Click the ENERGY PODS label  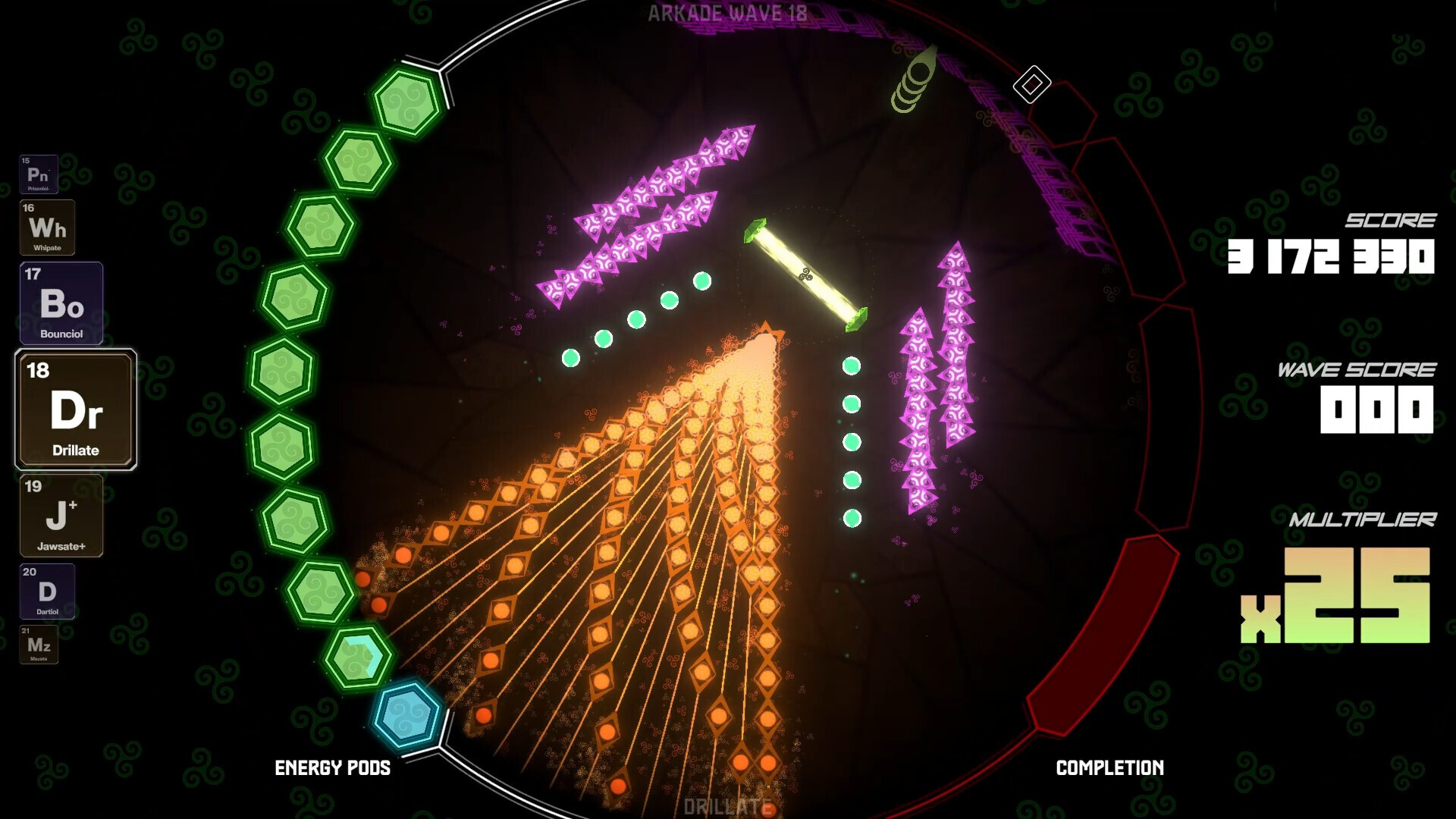coord(333,768)
